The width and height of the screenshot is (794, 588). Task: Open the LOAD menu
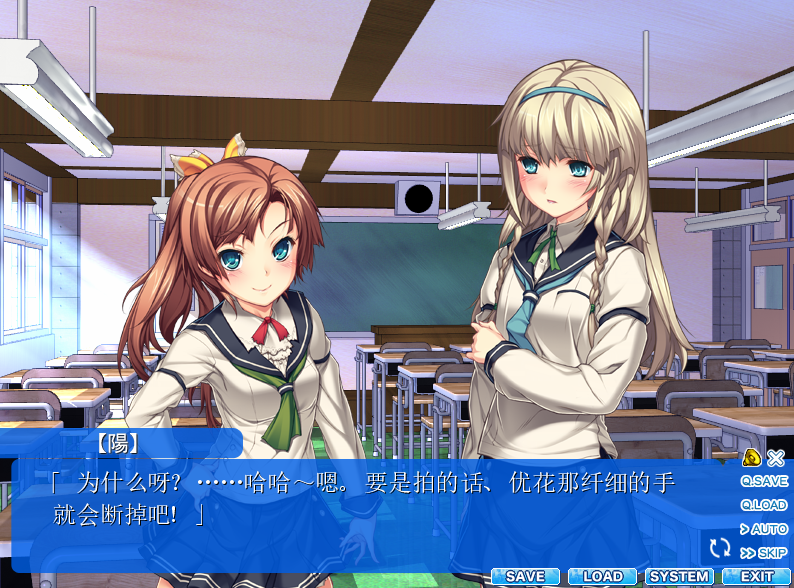tap(603, 577)
